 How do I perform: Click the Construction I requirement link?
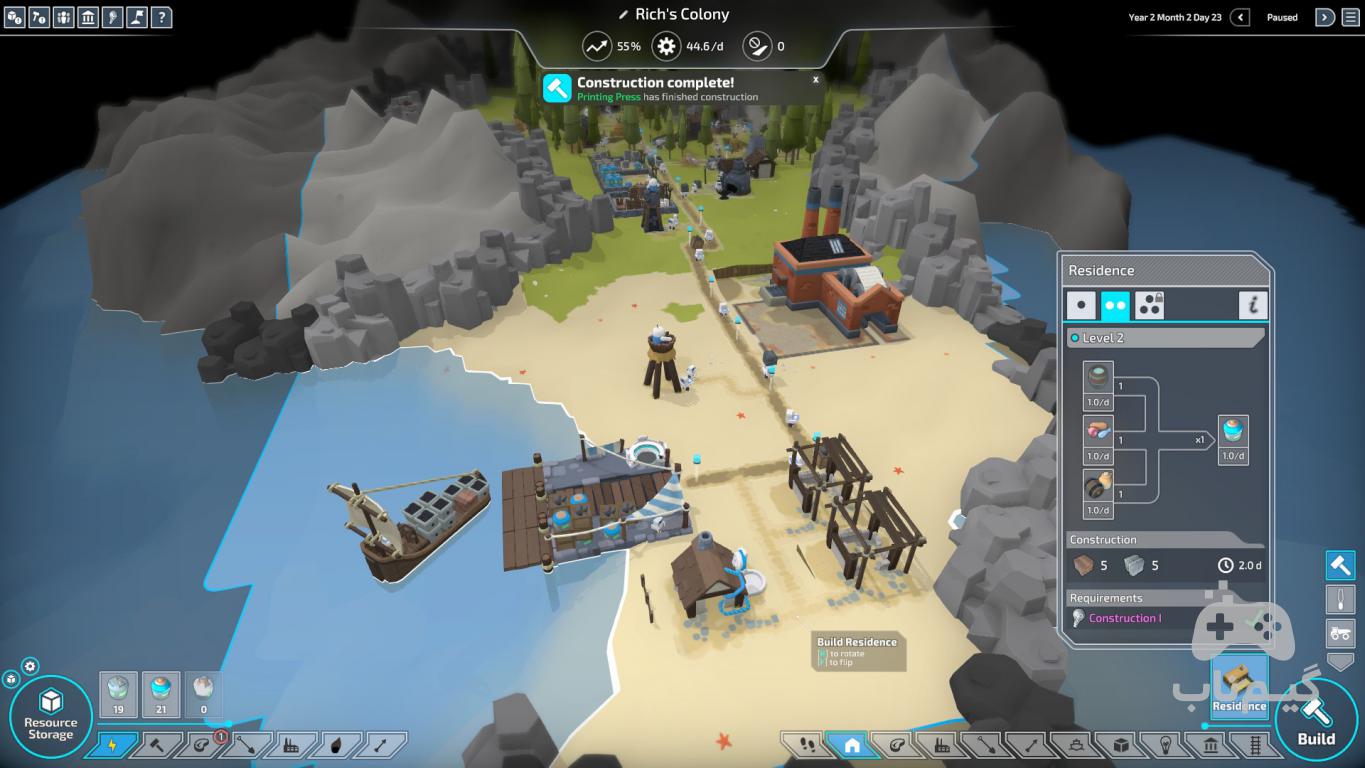click(x=1125, y=618)
